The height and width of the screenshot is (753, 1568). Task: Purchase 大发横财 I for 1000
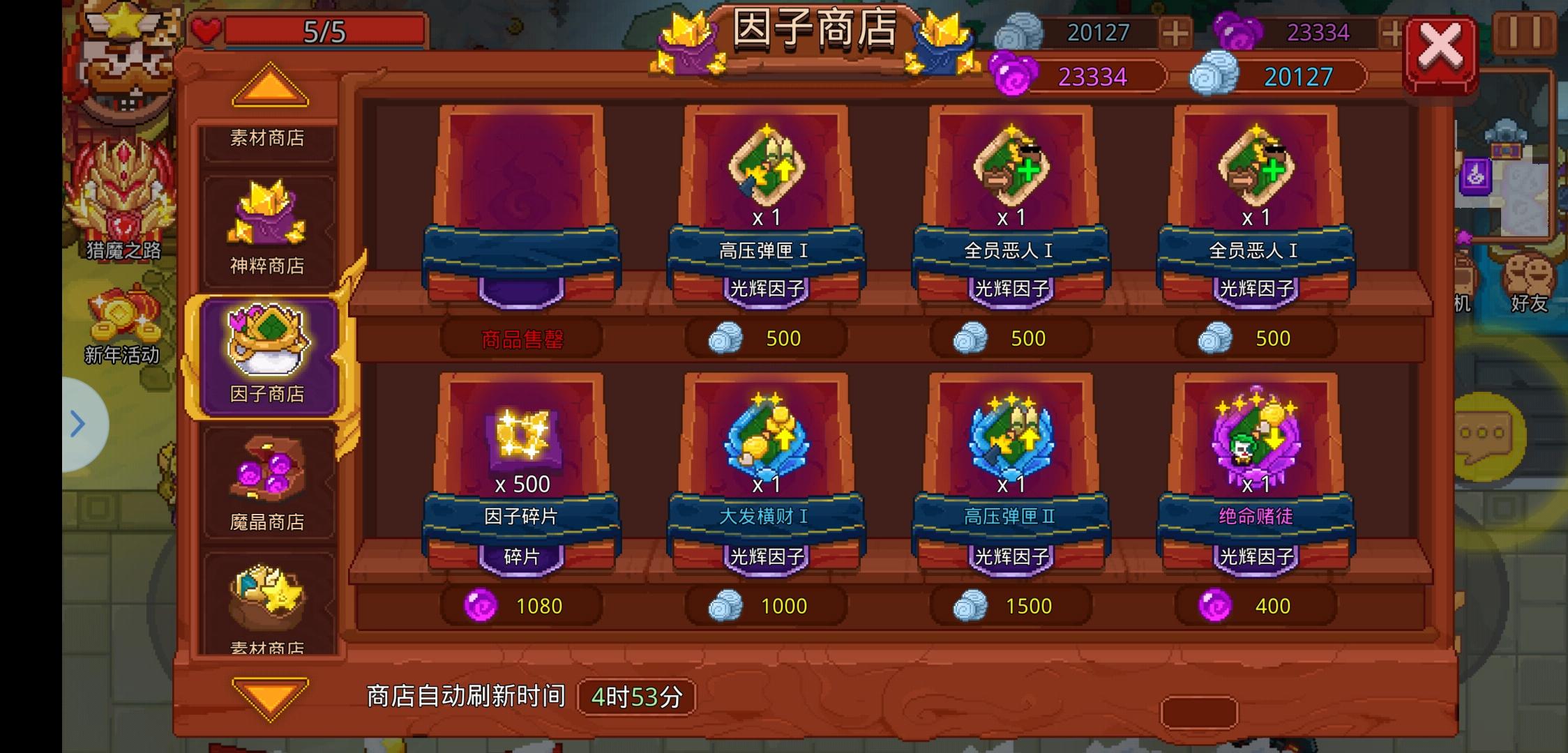coord(767,605)
